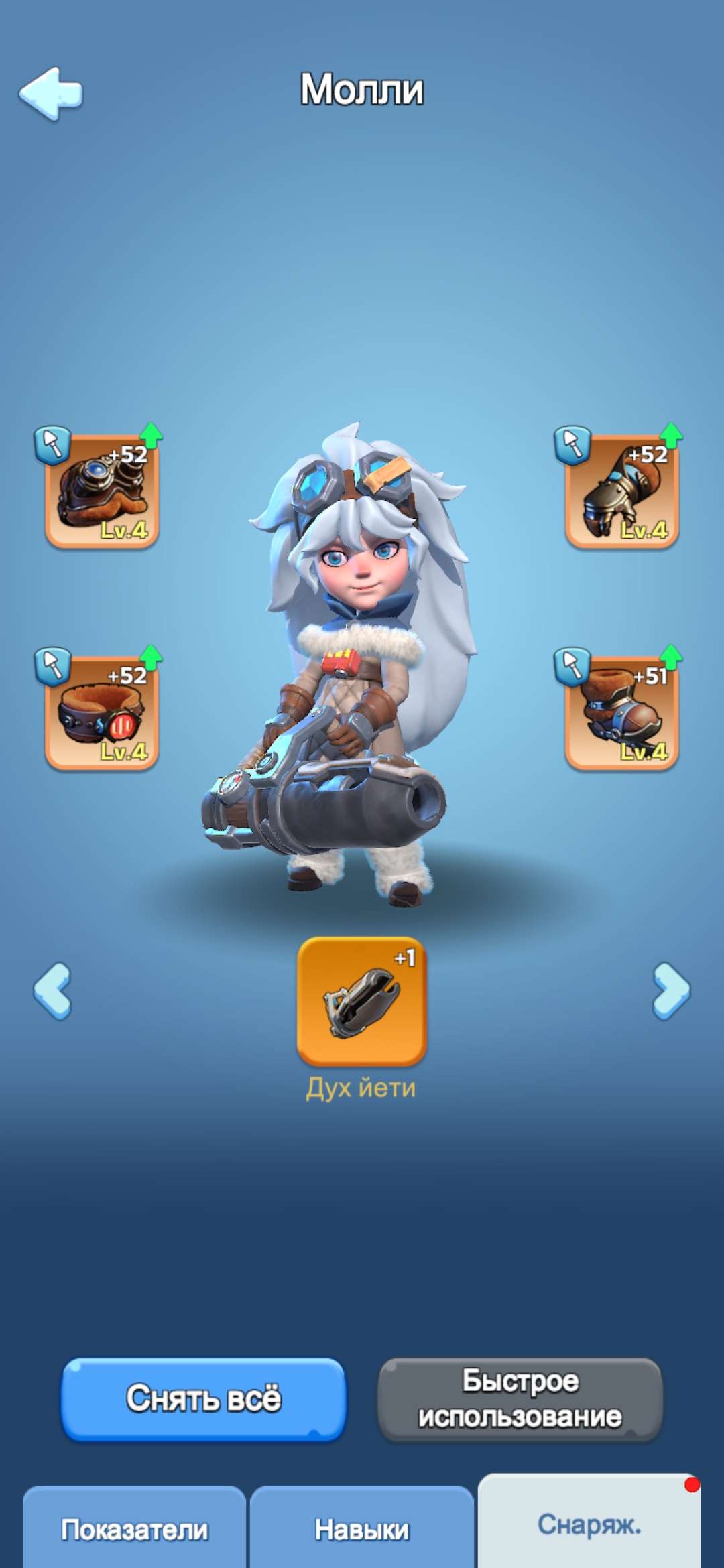Open the Показатели tab
Viewport: 724px width, 1568px height.
134,1529
